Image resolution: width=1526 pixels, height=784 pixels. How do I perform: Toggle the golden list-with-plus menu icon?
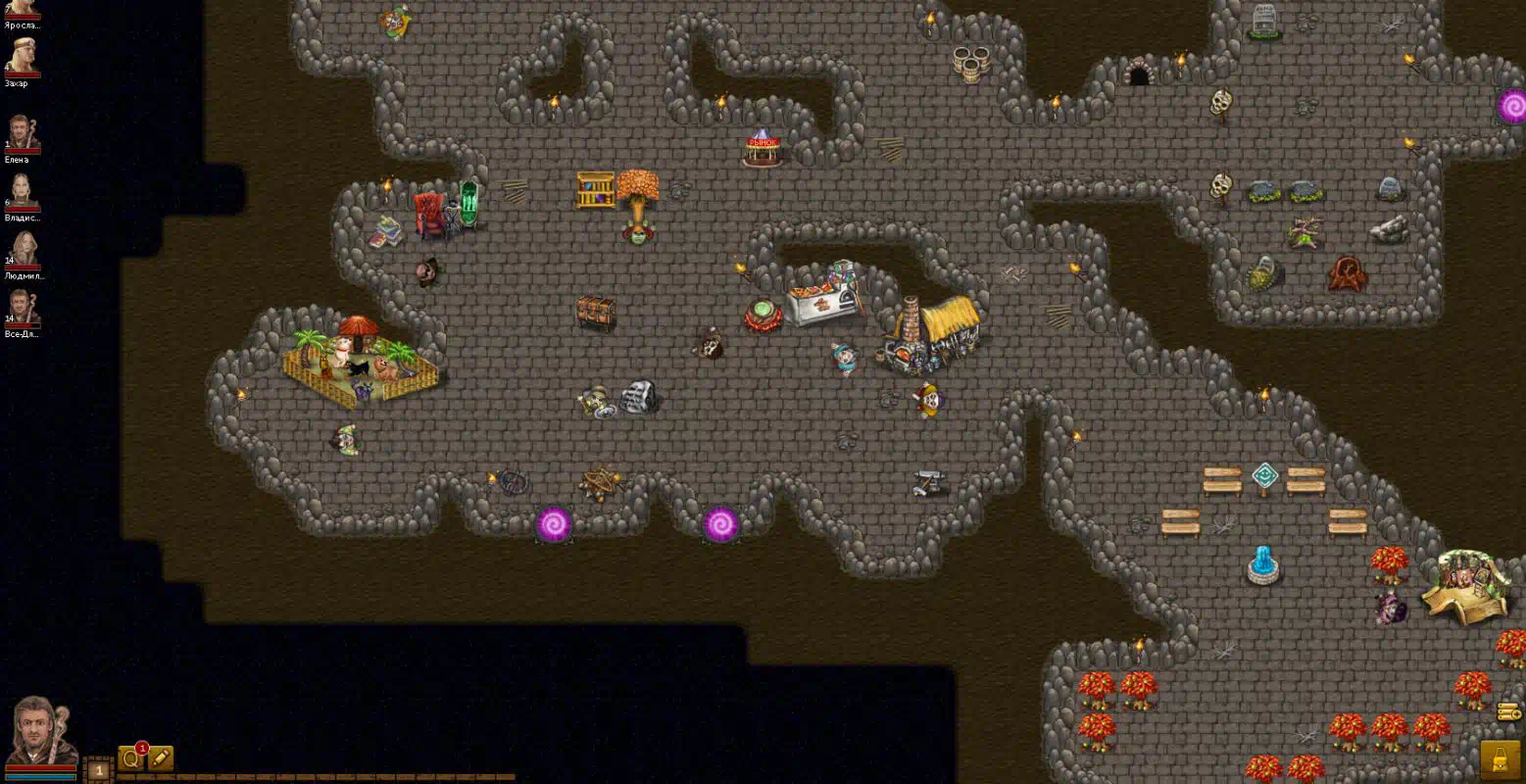1509,712
